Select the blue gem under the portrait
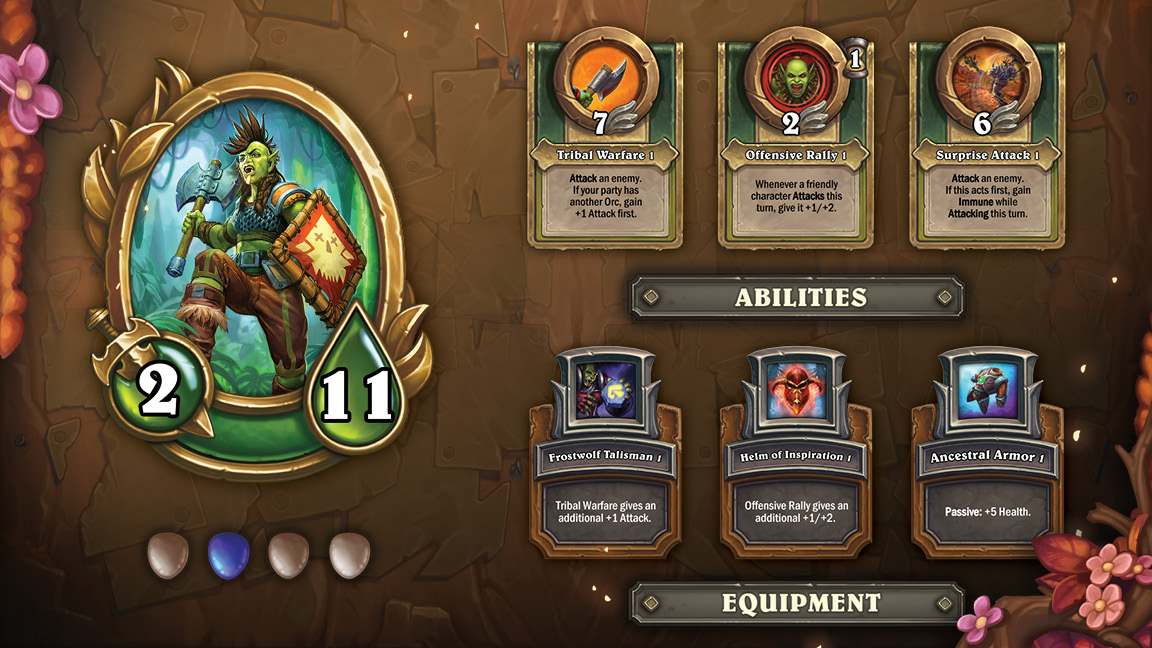The width and height of the screenshot is (1152, 648). (x=228, y=555)
